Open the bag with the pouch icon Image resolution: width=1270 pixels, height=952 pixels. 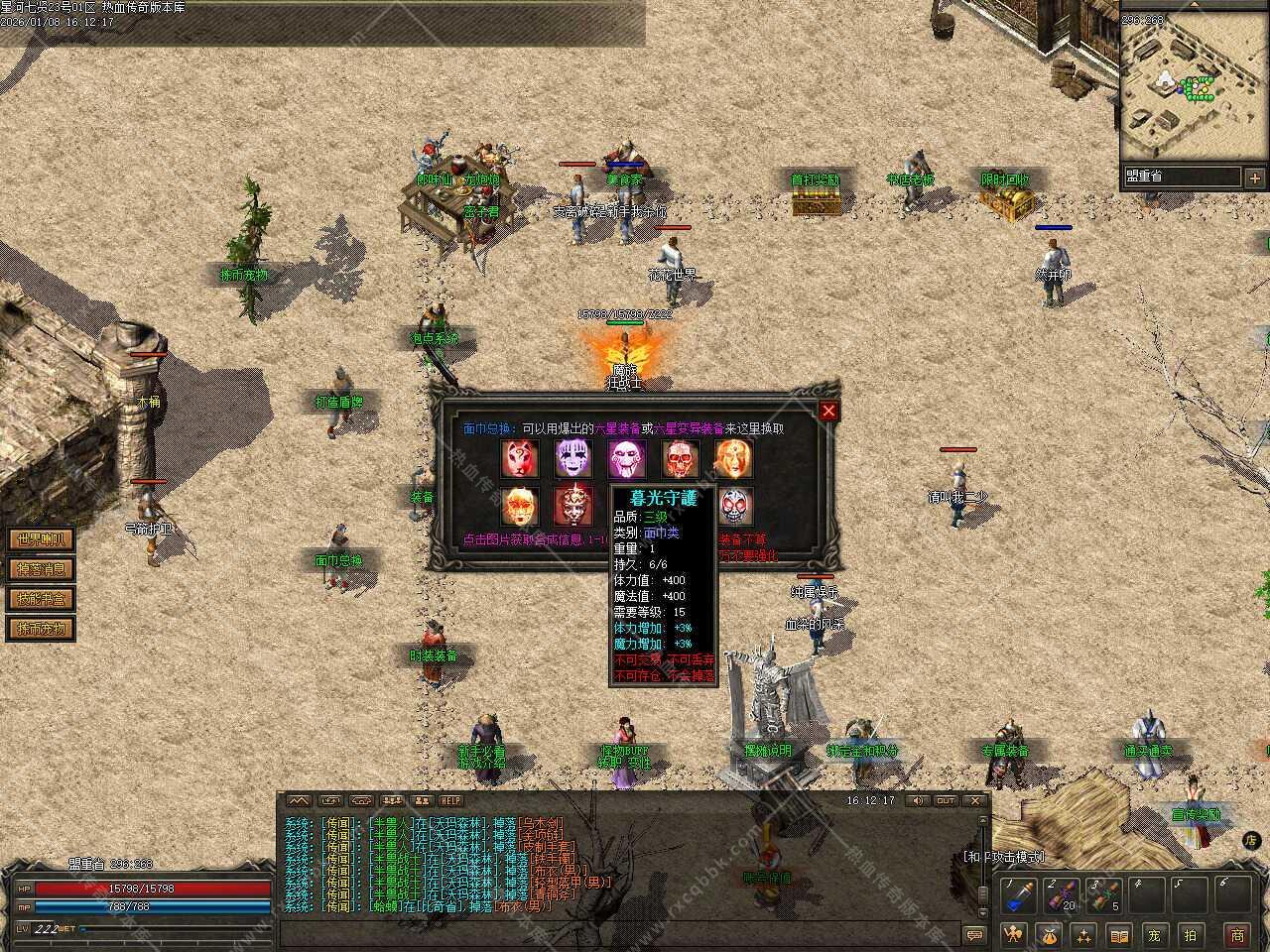tap(1049, 934)
